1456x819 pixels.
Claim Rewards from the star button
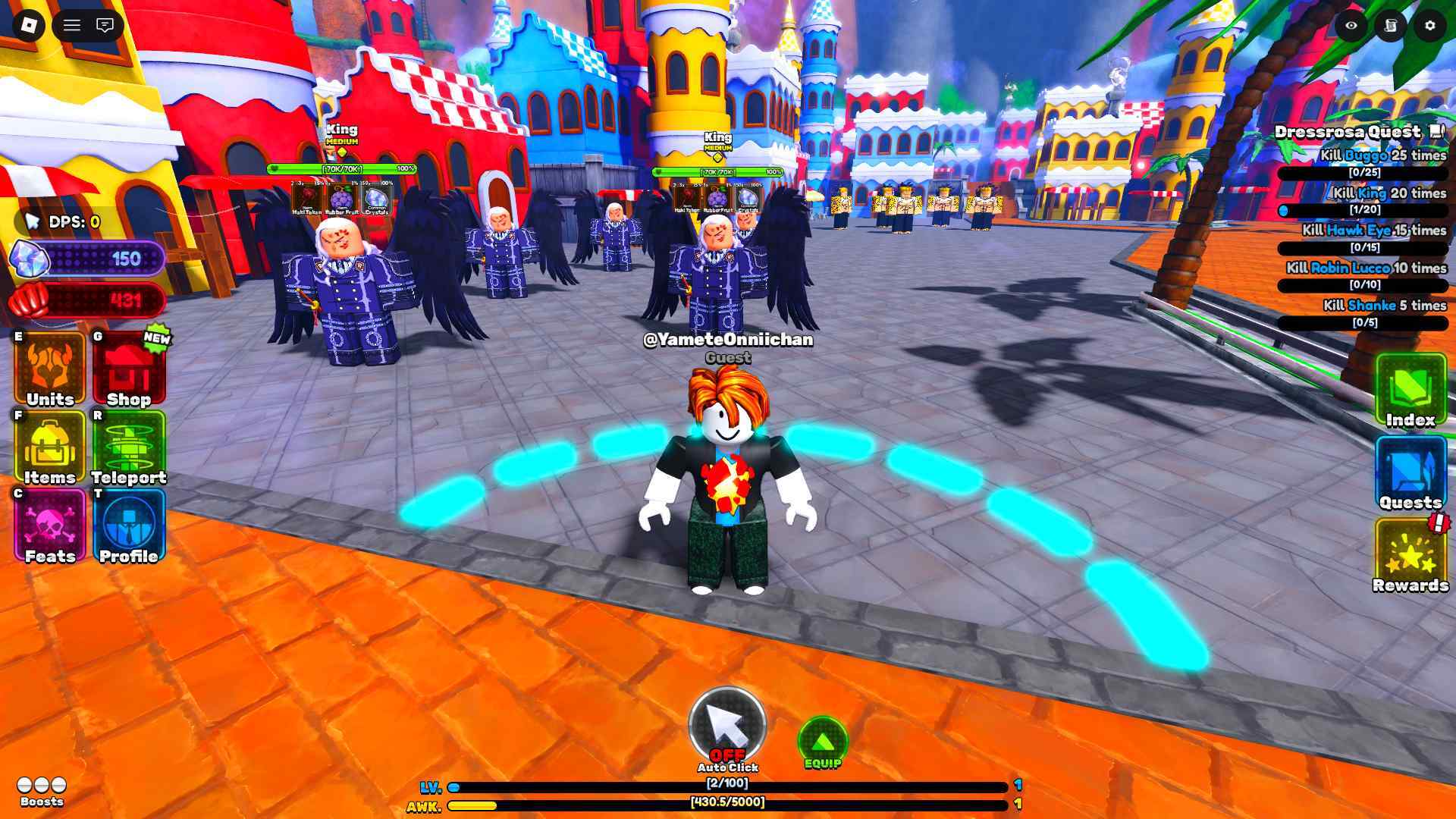click(1410, 556)
